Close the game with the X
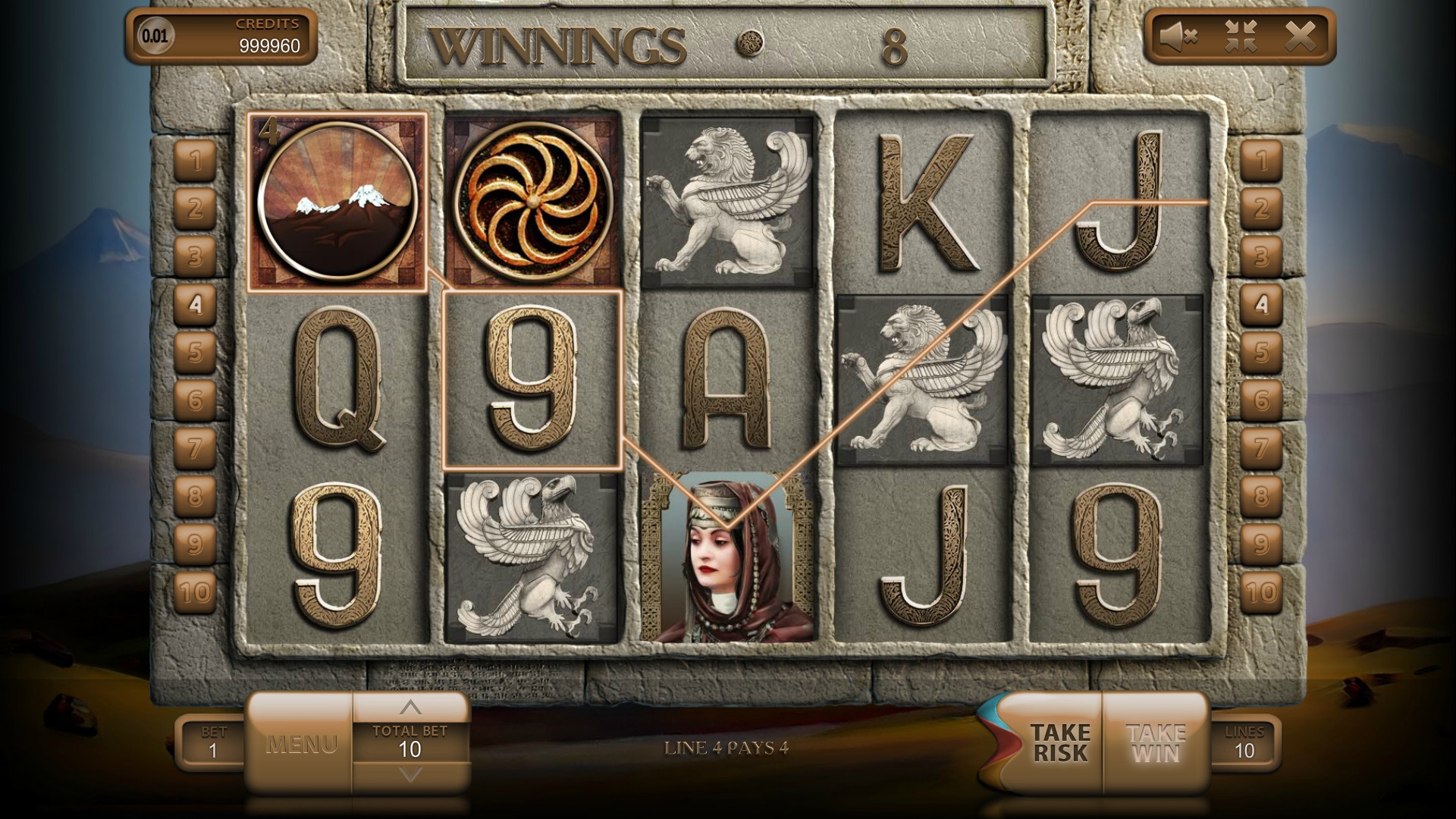 pyautogui.click(x=1301, y=36)
